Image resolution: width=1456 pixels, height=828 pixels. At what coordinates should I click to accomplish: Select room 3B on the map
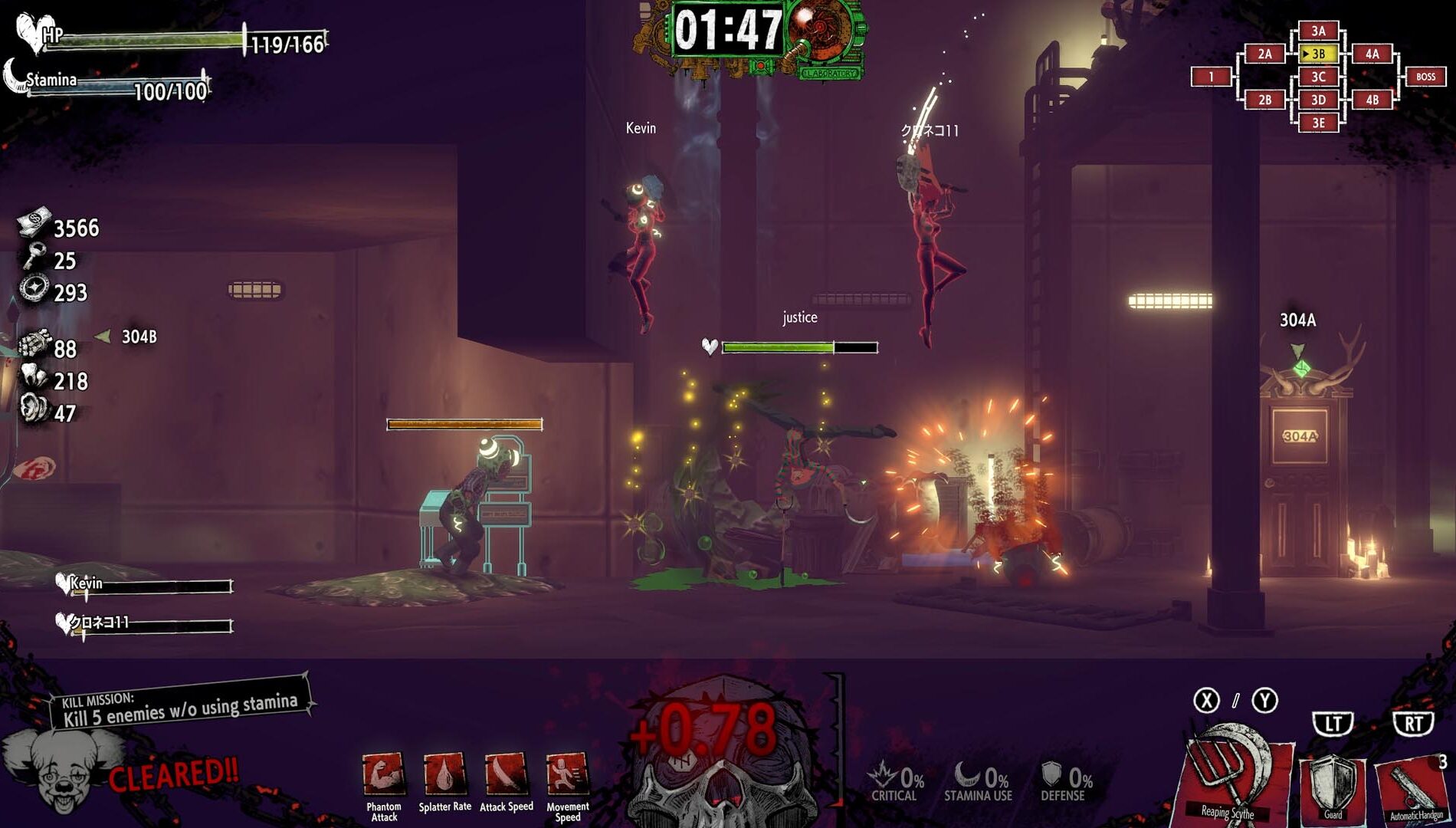pyautogui.click(x=1318, y=54)
